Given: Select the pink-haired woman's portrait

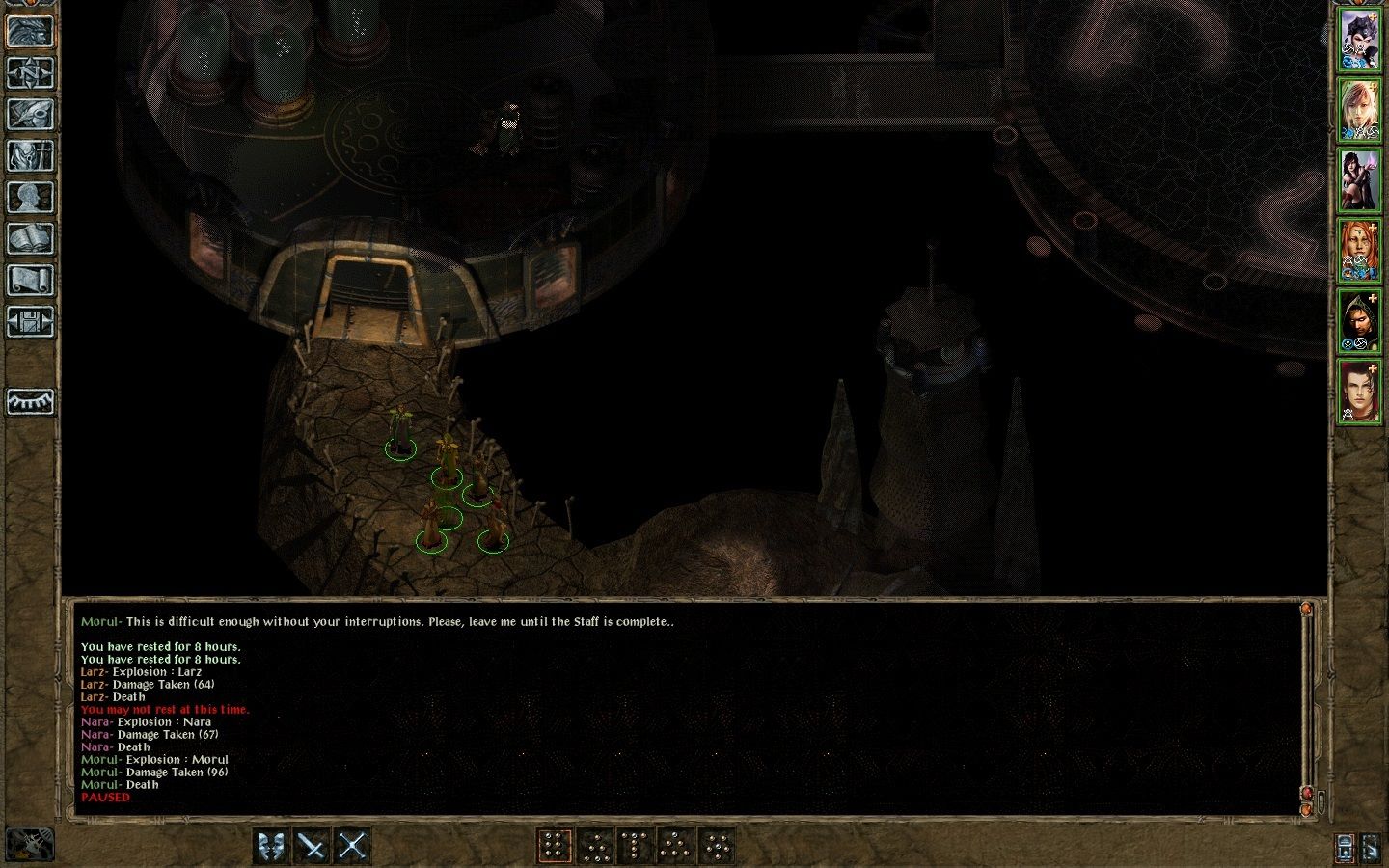Looking at the screenshot, I should (x=1359, y=110).
